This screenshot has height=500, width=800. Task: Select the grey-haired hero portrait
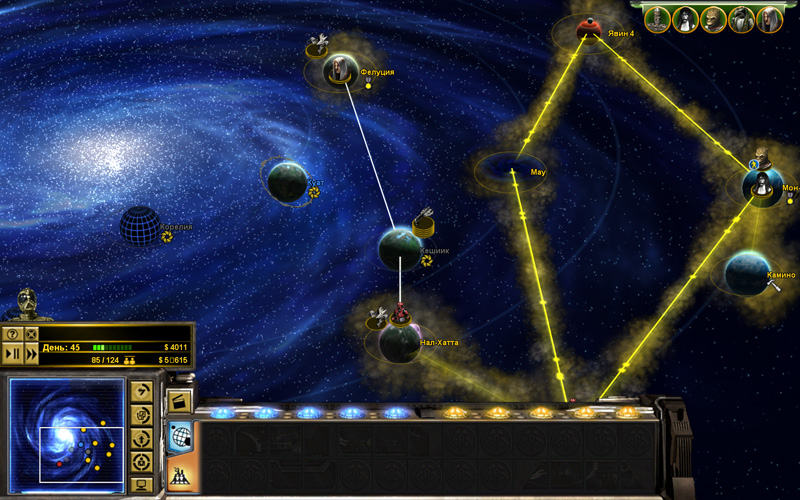point(769,19)
